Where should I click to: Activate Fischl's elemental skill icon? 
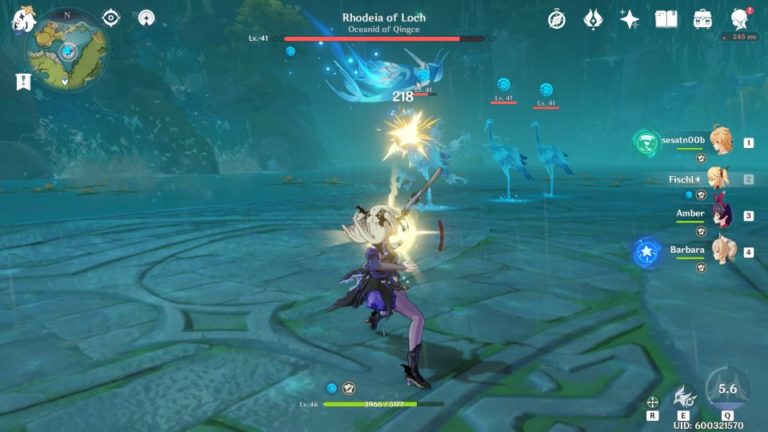point(685,397)
